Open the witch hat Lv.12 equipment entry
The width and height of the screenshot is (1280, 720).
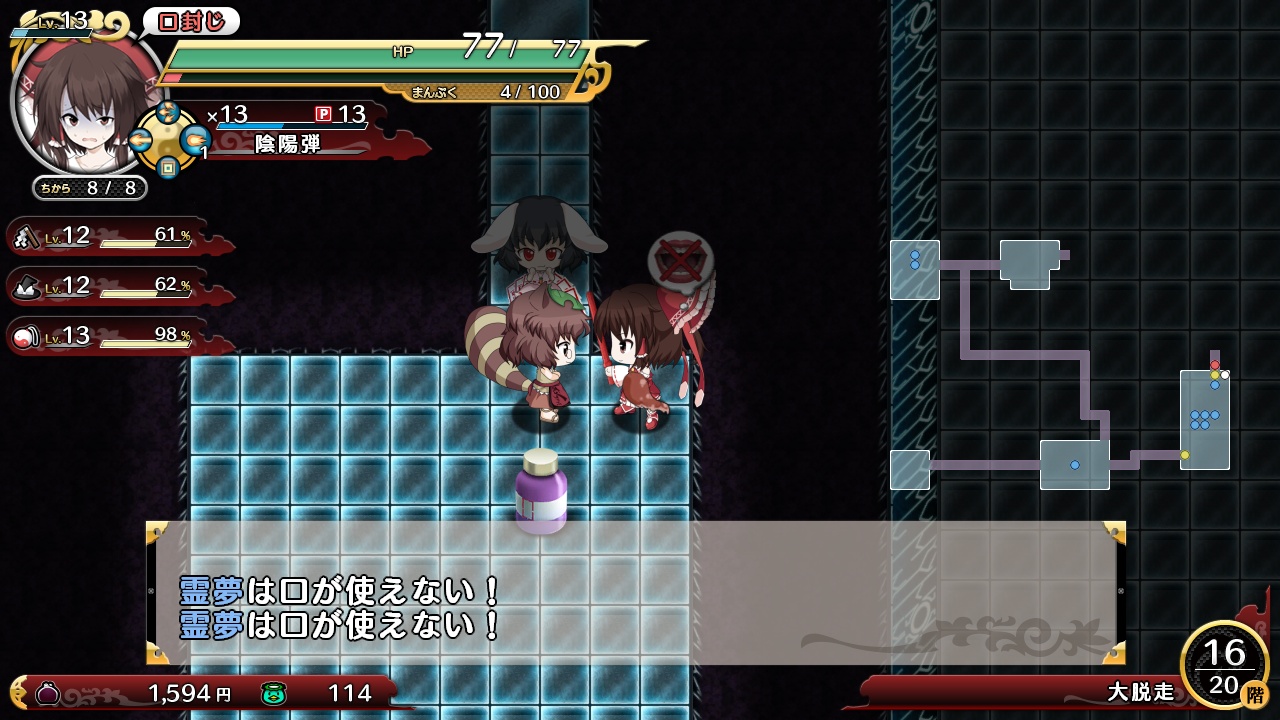point(110,286)
